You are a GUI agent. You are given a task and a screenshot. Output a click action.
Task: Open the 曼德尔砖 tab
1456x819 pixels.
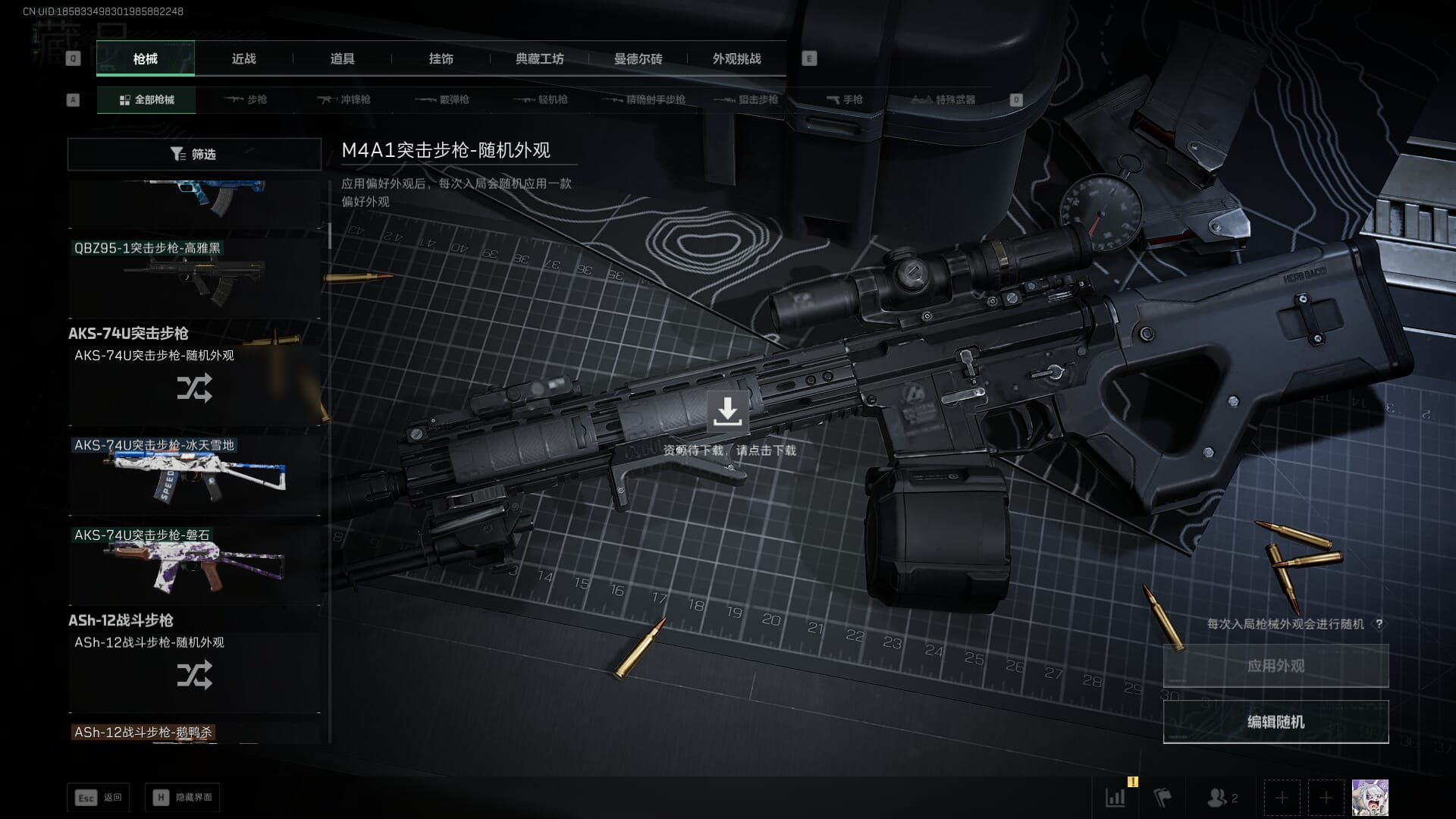[638, 58]
